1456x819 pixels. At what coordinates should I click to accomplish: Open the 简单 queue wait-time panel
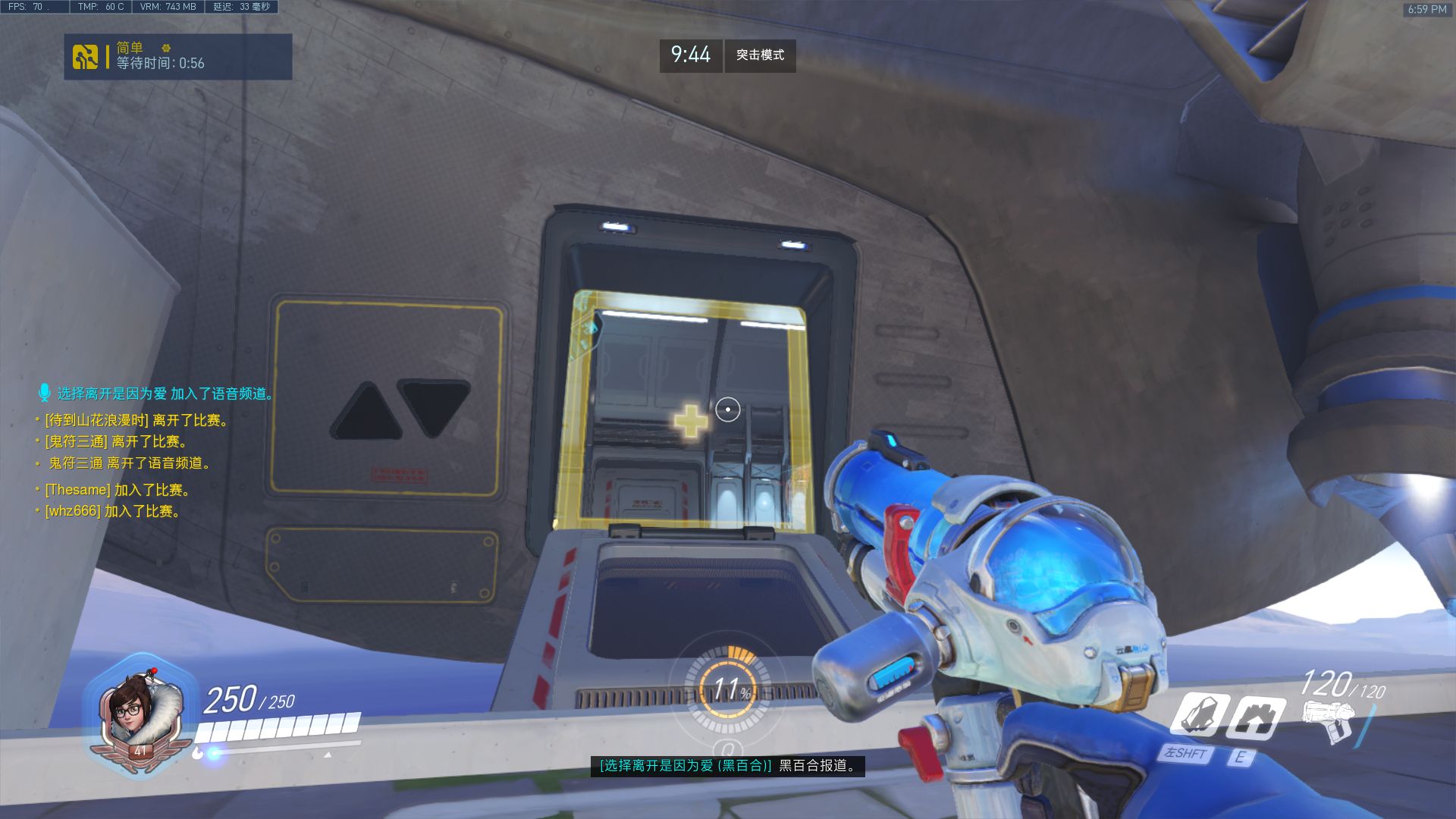178,57
